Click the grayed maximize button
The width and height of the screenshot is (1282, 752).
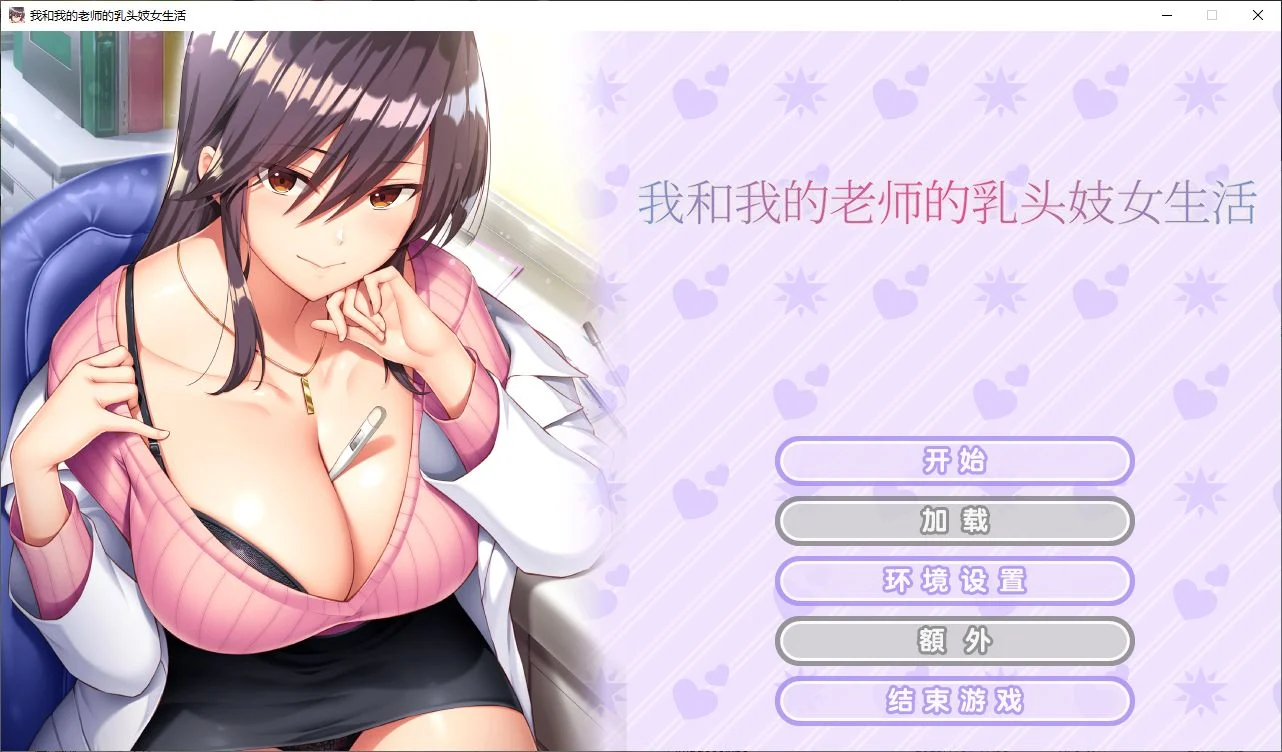(x=1211, y=15)
